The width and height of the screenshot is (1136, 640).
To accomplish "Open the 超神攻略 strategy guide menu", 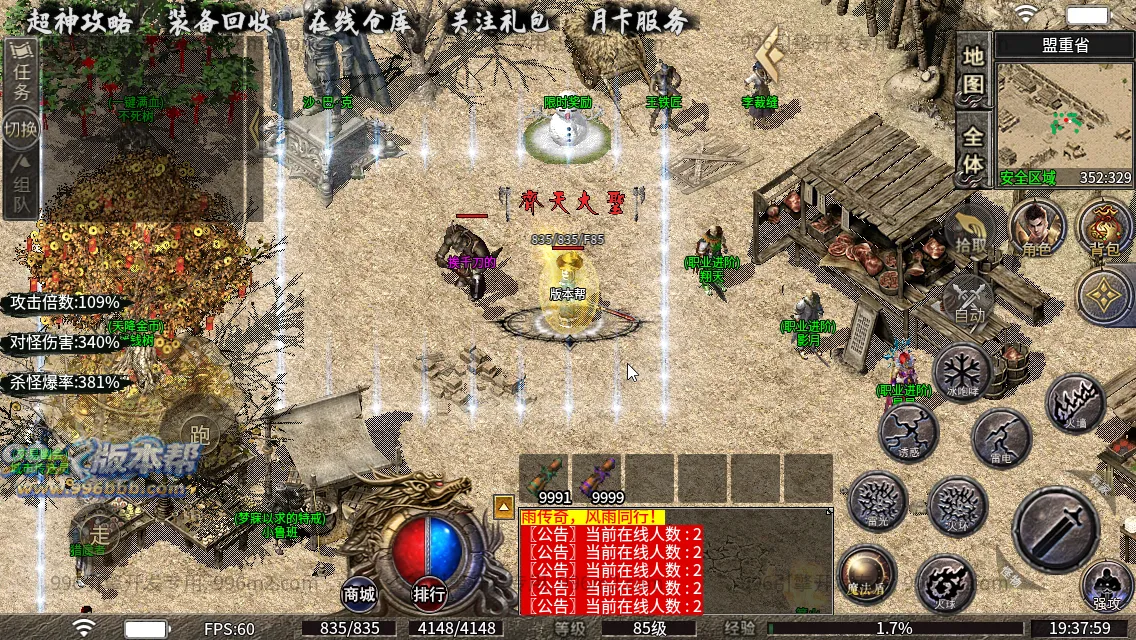I will point(80,20).
